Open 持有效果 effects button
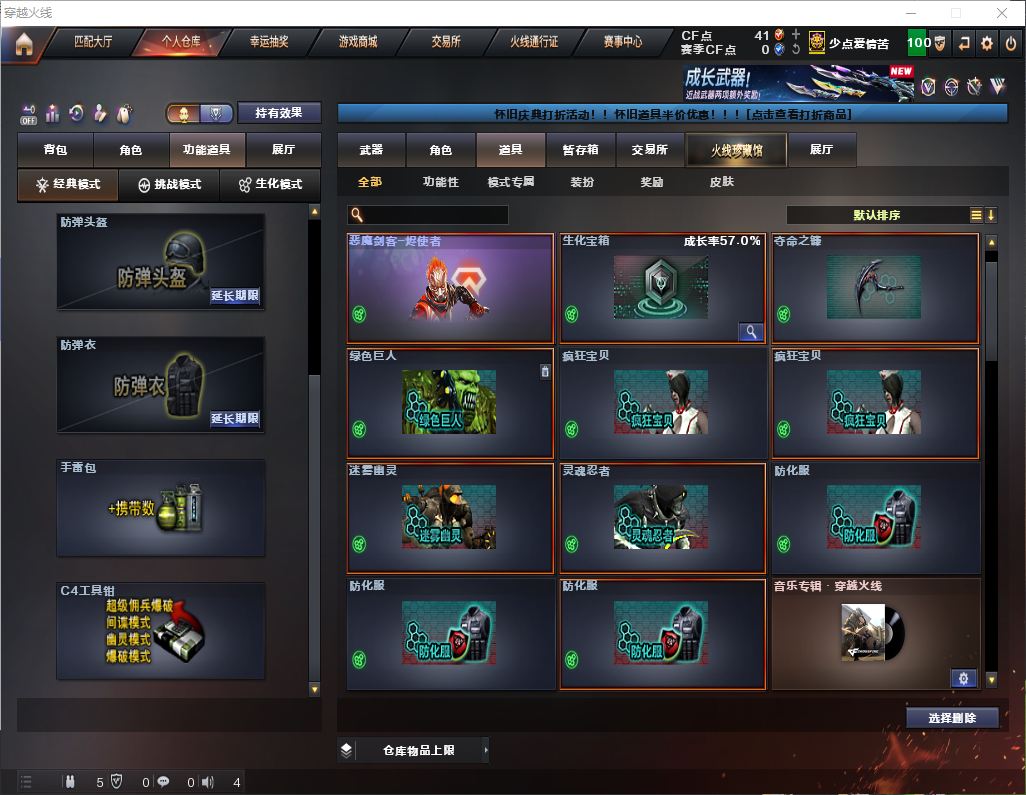 (278, 113)
